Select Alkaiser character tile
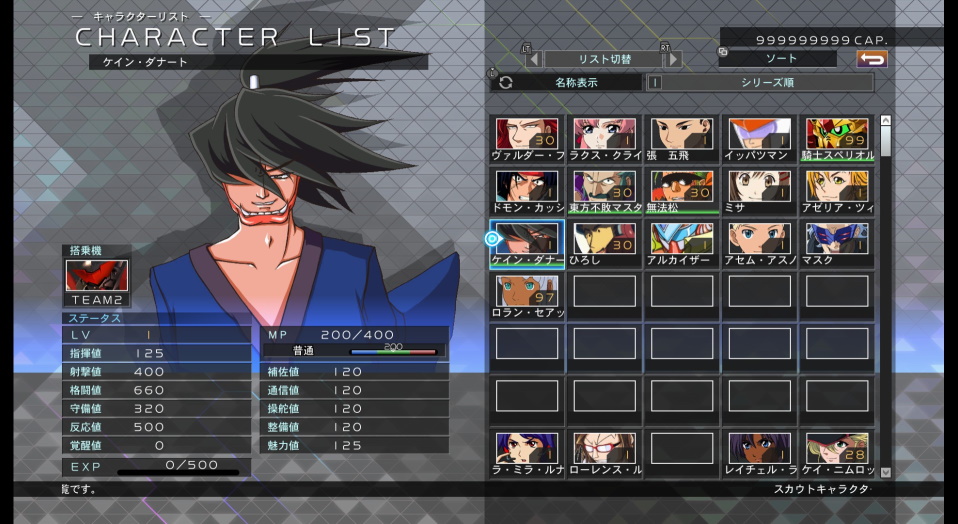This screenshot has width=958, height=524. point(682,243)
